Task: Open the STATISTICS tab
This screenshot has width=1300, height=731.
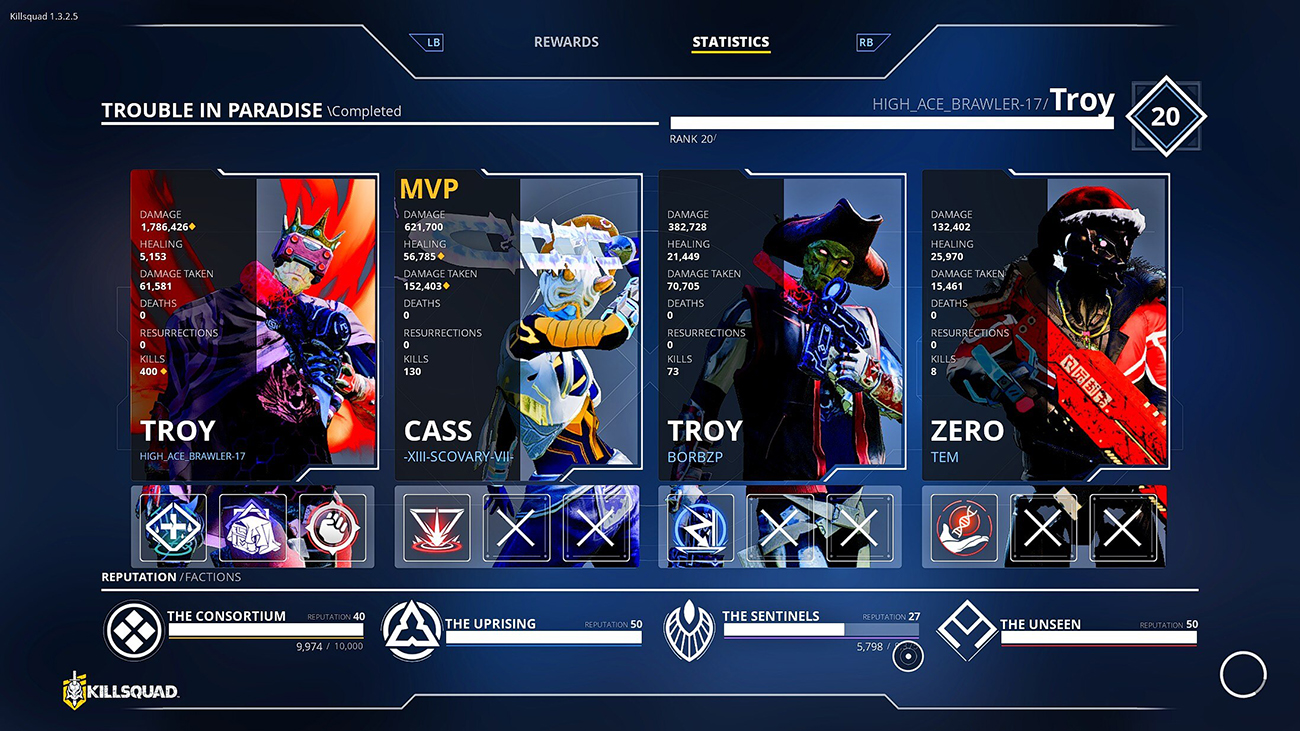Action: click(x=731, y=42)
